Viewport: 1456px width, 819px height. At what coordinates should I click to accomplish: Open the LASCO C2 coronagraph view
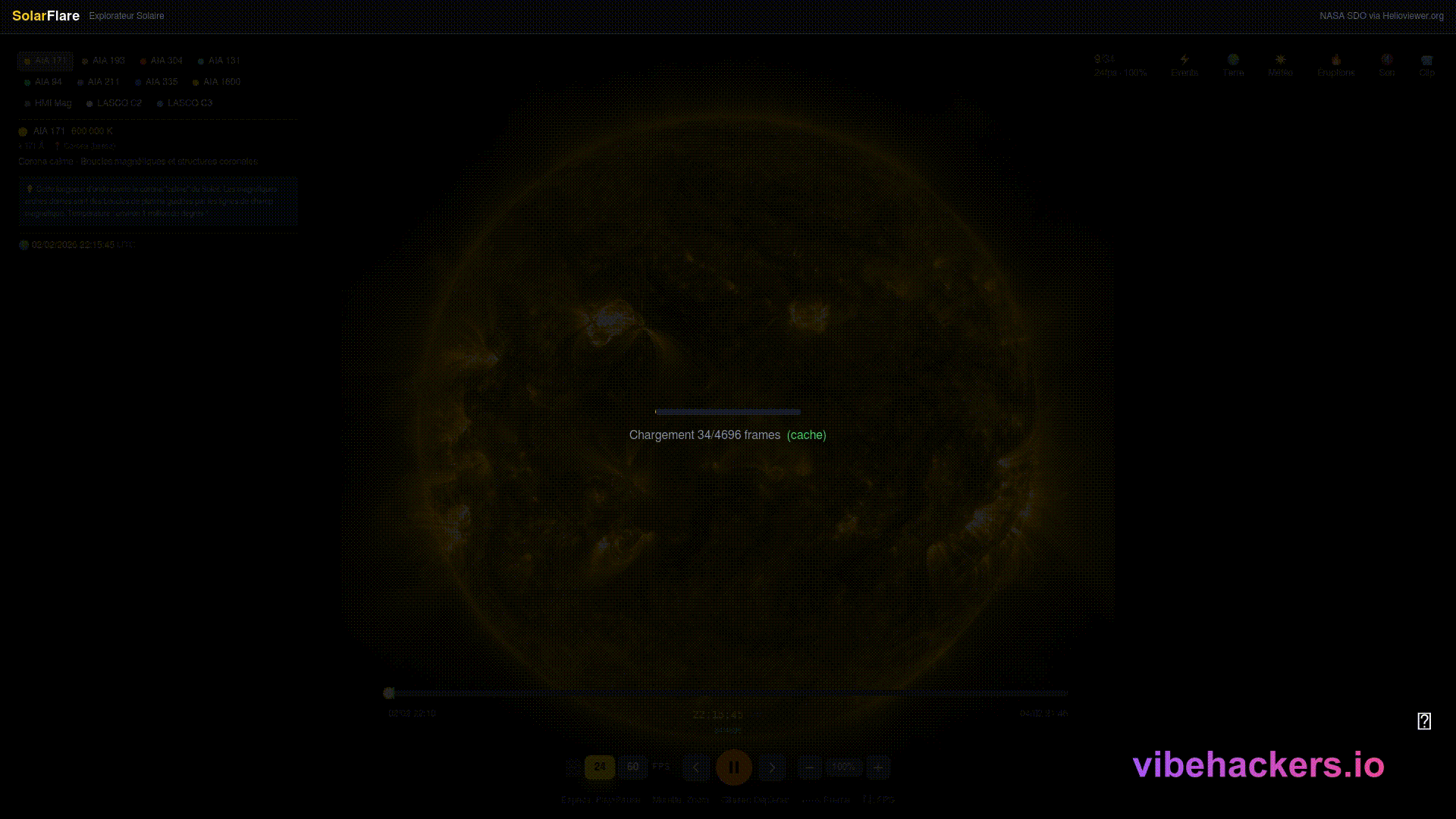pyautogui.click(x=115, y=103)
